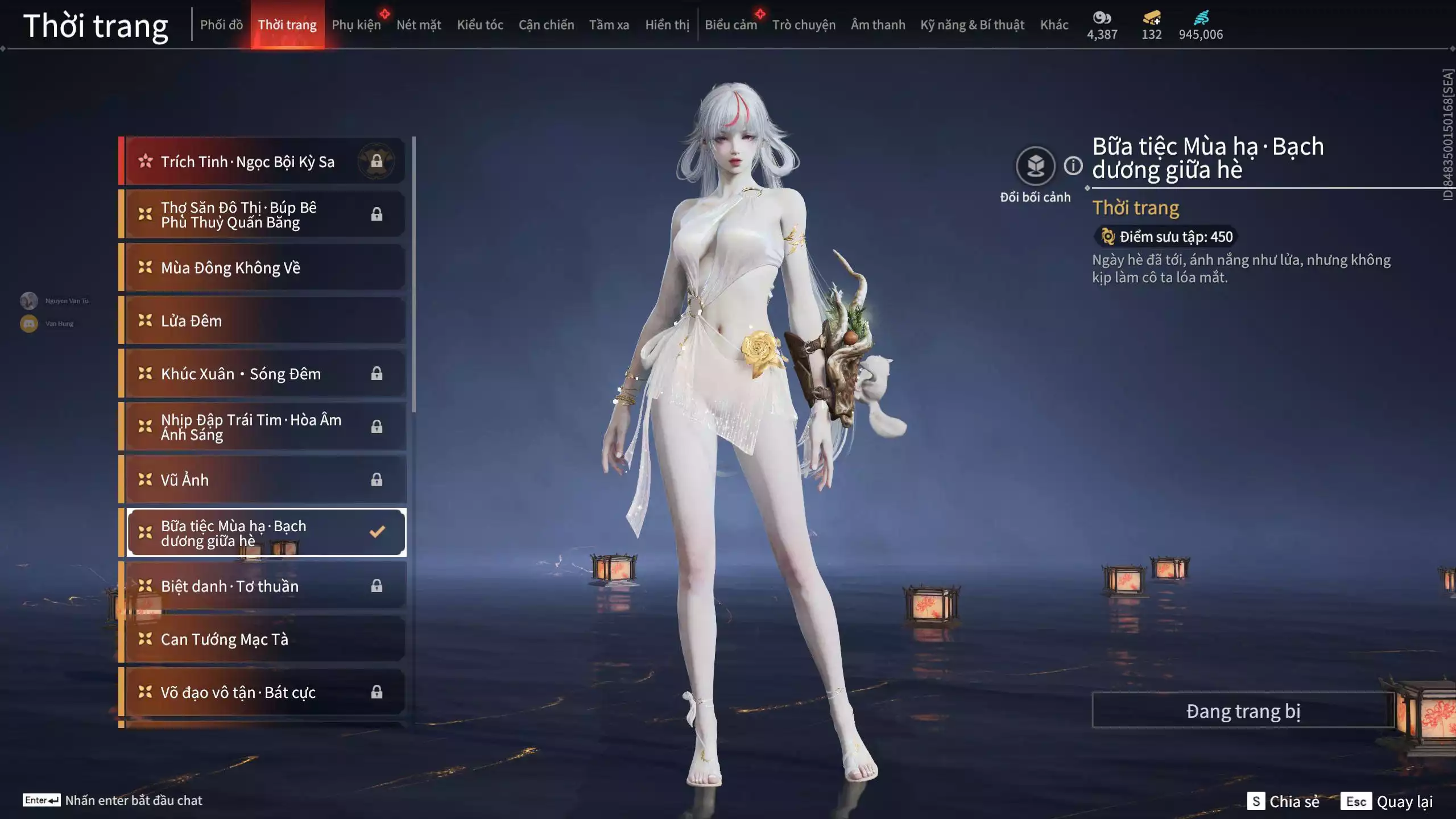Select the Nét mặt tab
1456x819 pixels.
pyautogui.click(x=419, y=25)
